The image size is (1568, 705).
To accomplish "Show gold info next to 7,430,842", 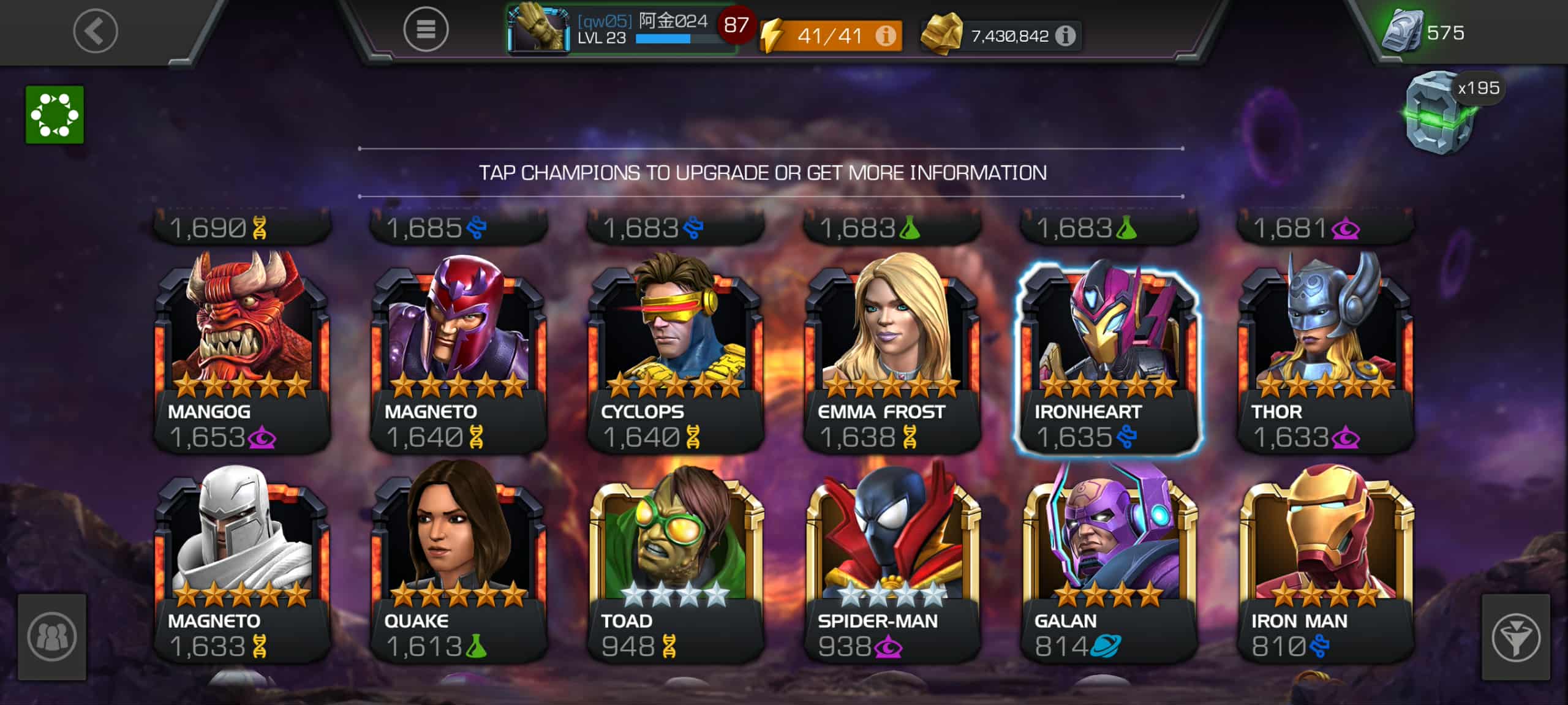I will [1066, 36].
